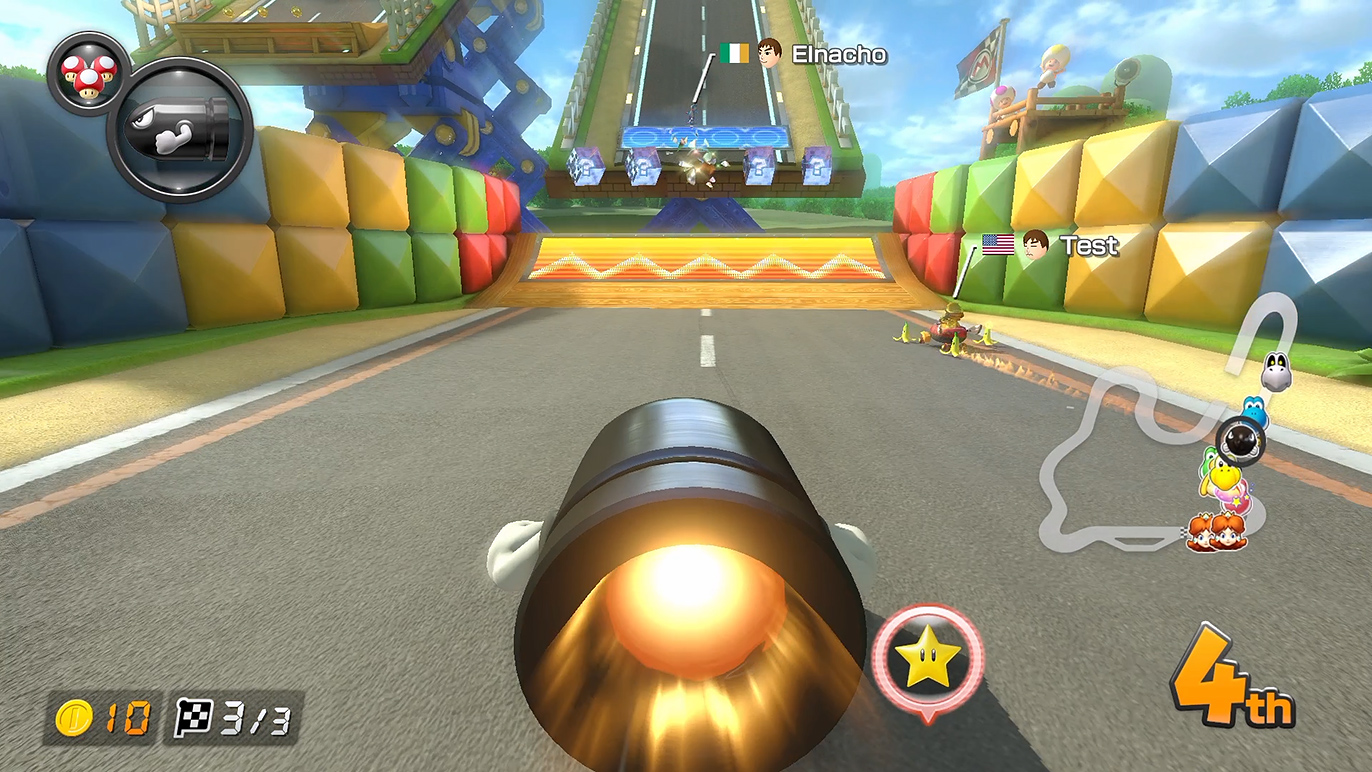Click the star warning indicator icon
The image size is (1372, 772).
tap(927, 658)
